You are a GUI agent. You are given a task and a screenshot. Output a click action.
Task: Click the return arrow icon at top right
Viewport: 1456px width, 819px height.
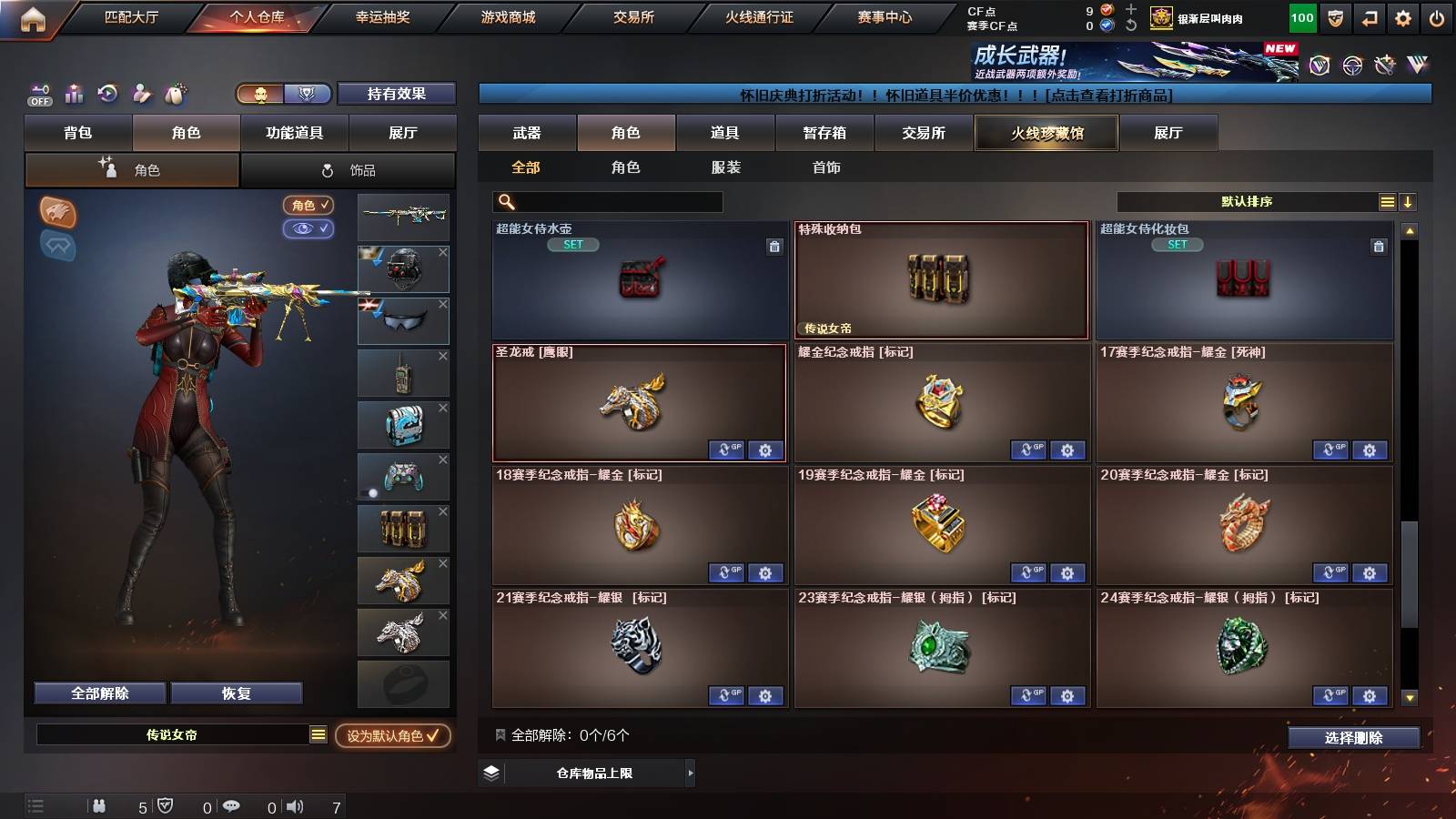(x=1368, y=16)
